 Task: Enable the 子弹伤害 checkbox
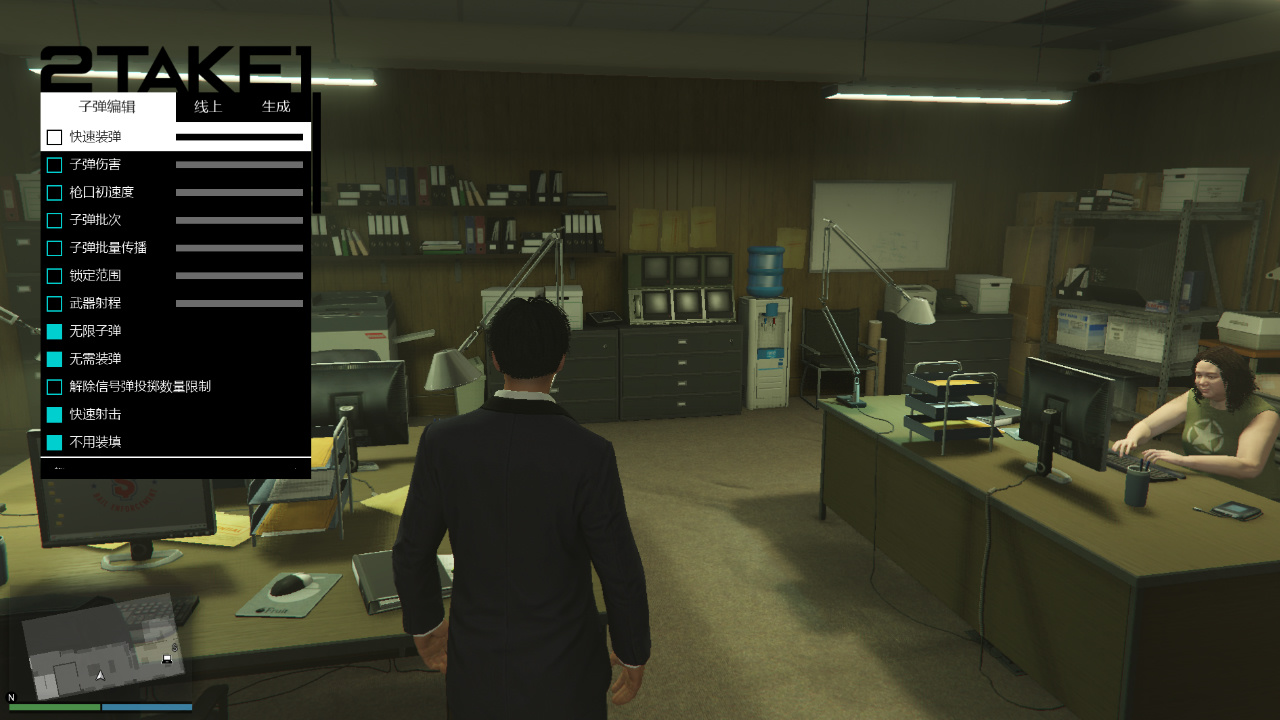coord(55,165)
